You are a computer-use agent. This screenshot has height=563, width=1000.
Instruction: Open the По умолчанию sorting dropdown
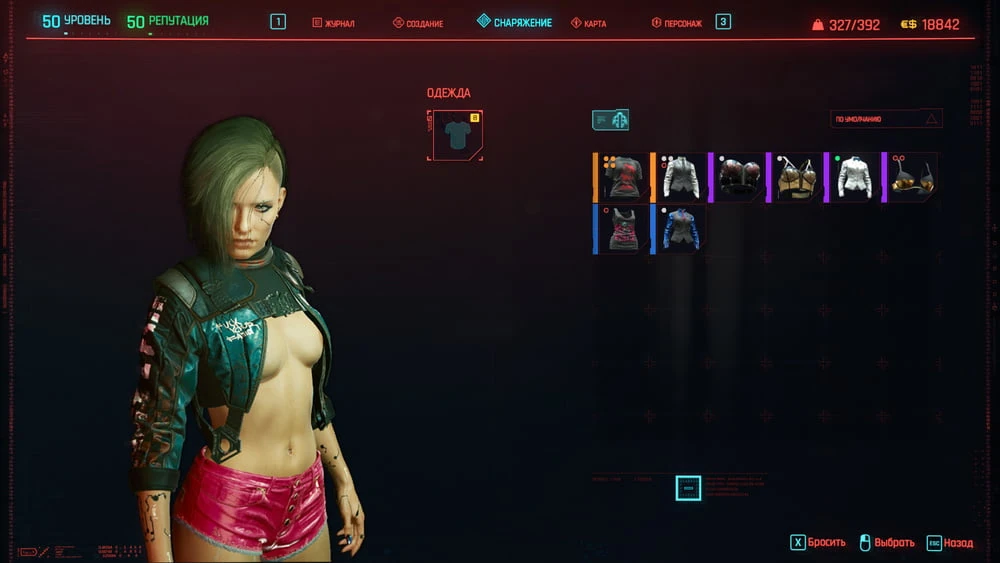(886, 119)
